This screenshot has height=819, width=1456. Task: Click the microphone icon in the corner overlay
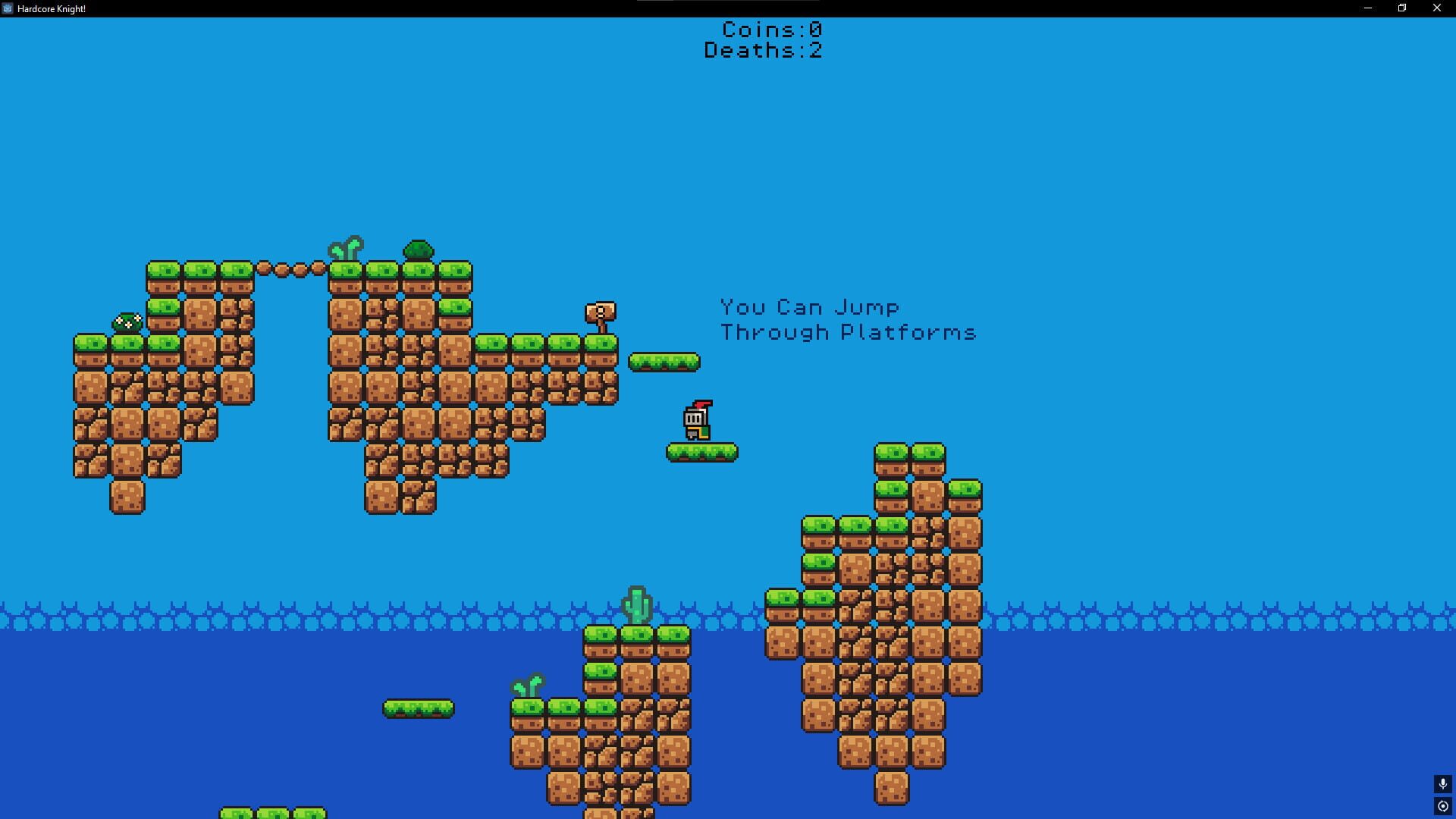pyautogui.click(x=1442, y=785)
